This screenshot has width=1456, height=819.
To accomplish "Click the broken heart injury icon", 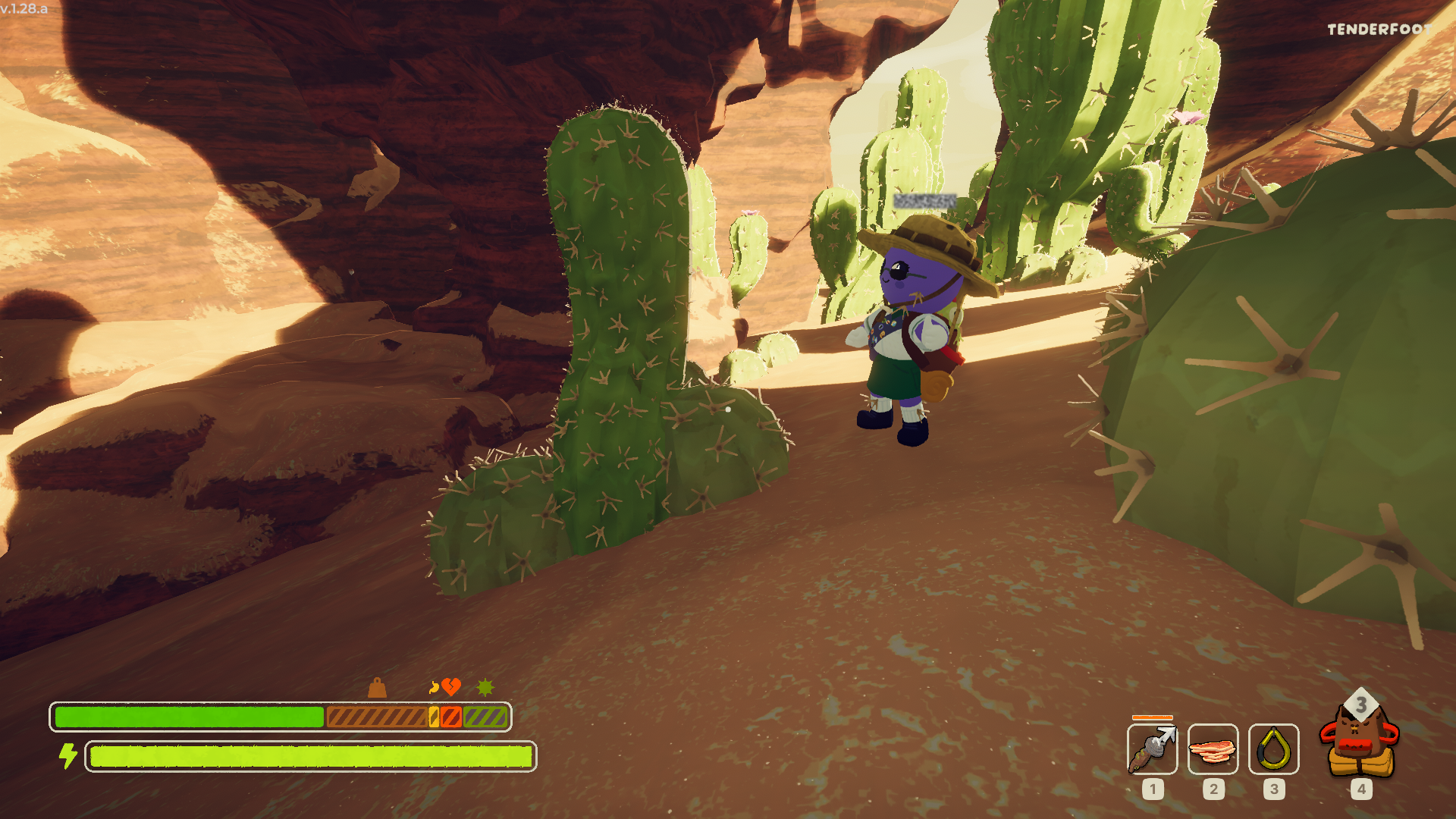I will pos(452,687).
